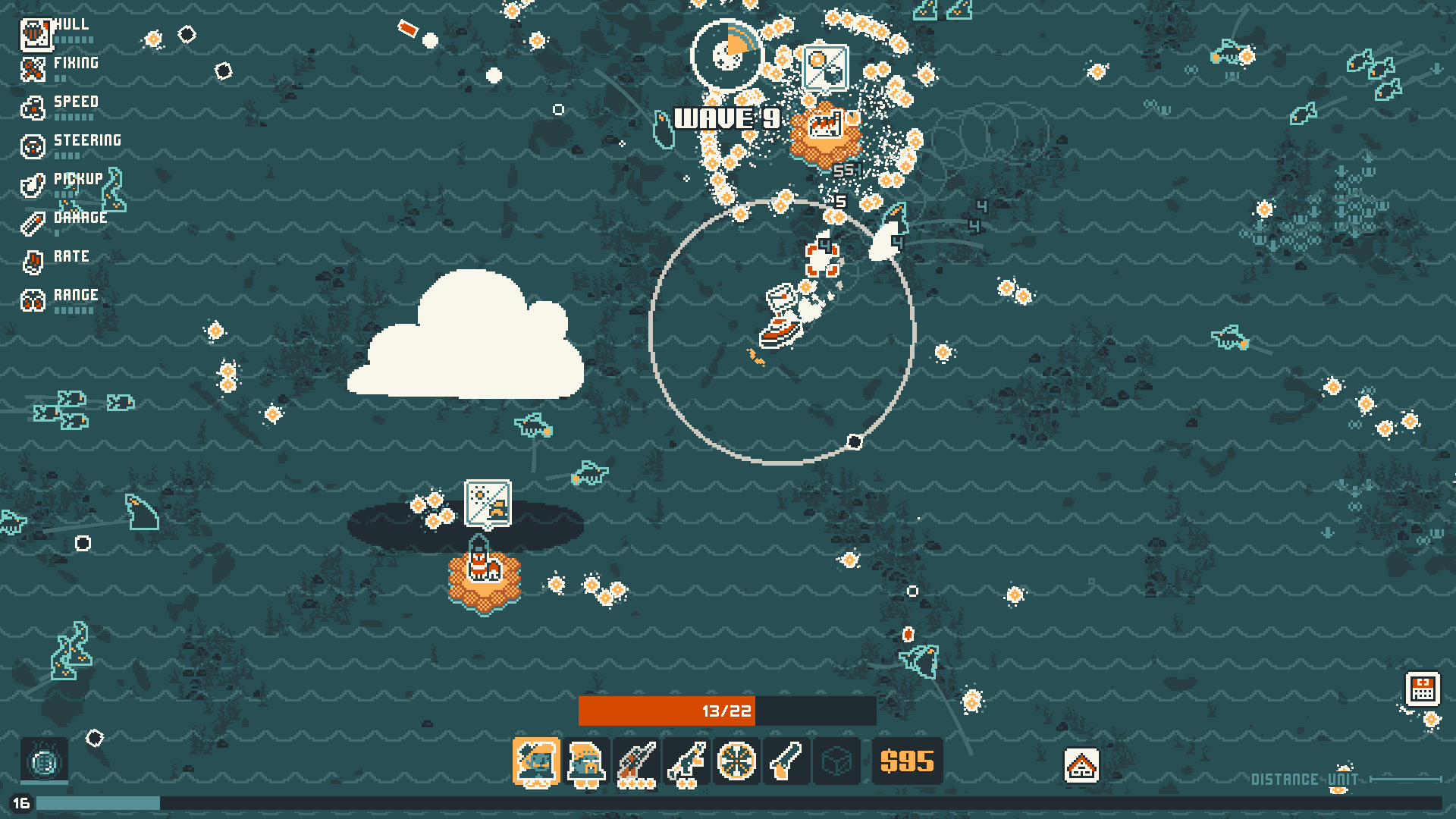This screenshot has height=819, width=1456.
Task: Click the Fixing stat icon
Action: 33,68
